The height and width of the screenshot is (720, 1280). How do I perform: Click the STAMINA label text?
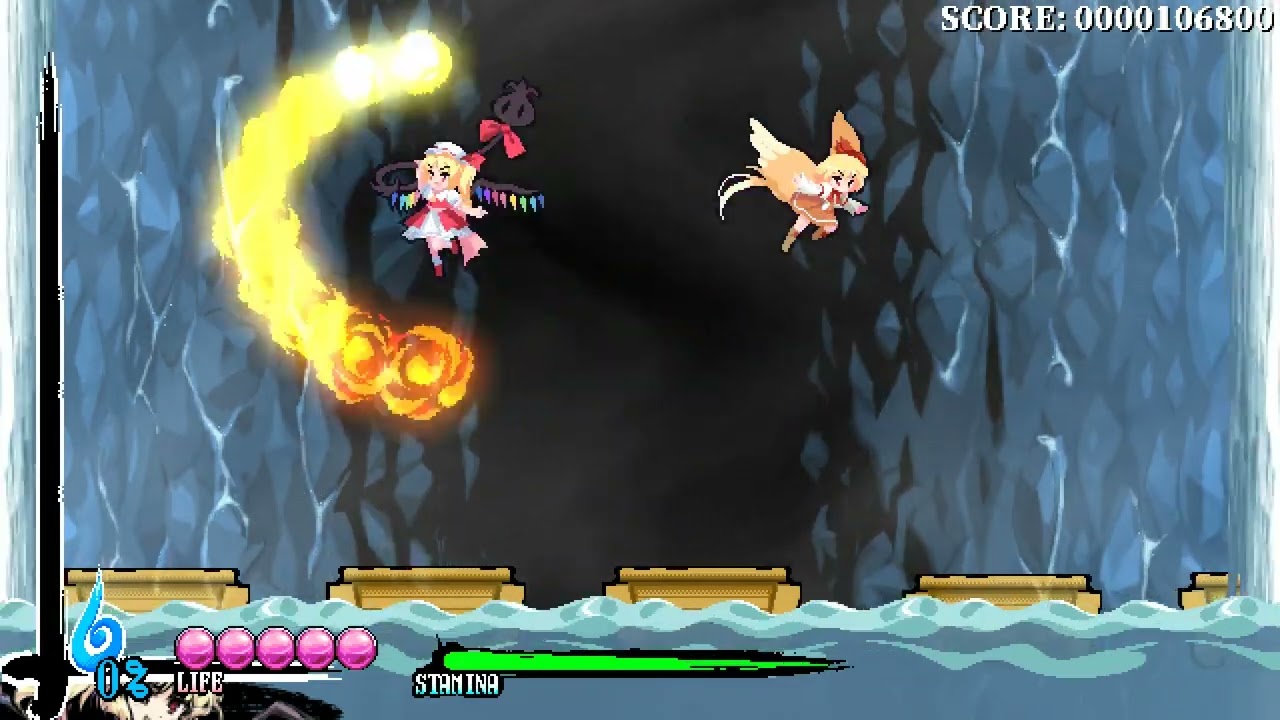[458, 686]
